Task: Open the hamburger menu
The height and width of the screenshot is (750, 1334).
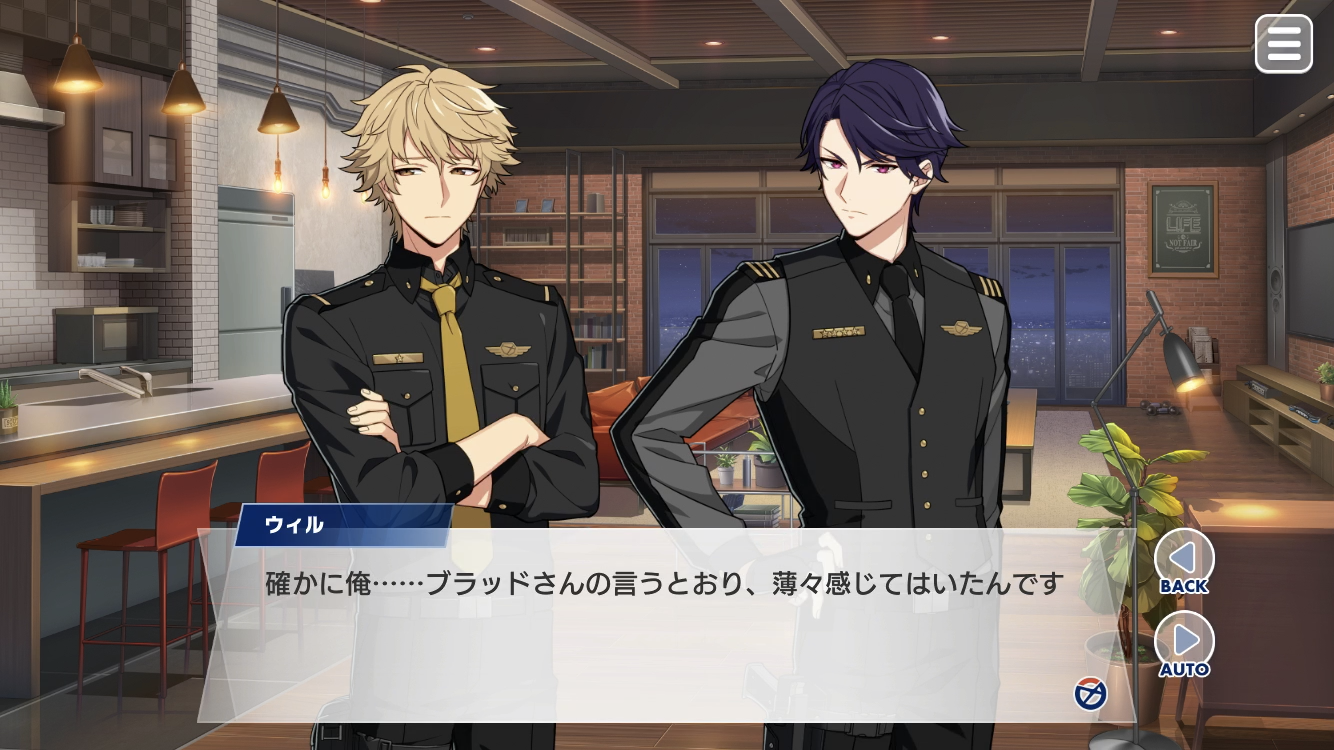Action: pyautogui.click(x=1283, y=44)
